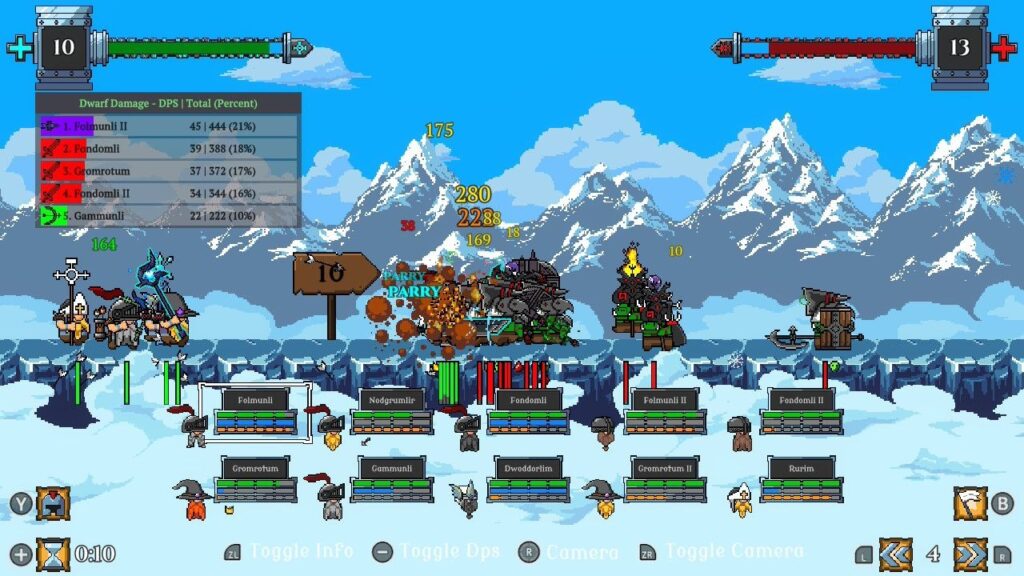Select the Folmunli dwarf unit card
1024x576 pixels.
coord(255,411)
